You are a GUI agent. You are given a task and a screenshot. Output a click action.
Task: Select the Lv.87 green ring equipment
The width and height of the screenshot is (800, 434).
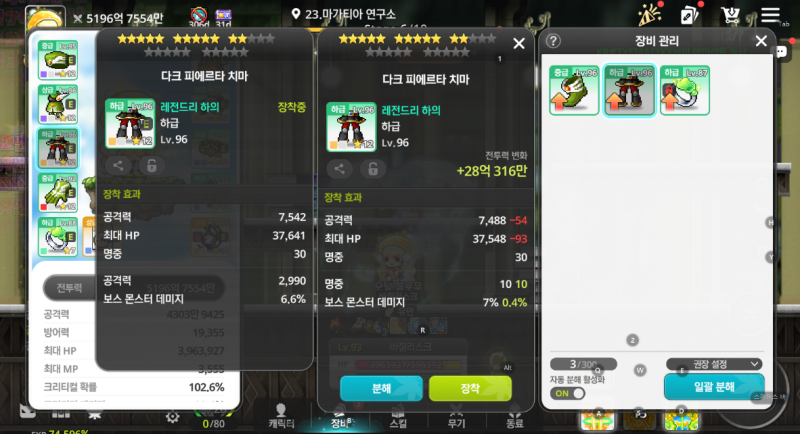tap(685, 91)
